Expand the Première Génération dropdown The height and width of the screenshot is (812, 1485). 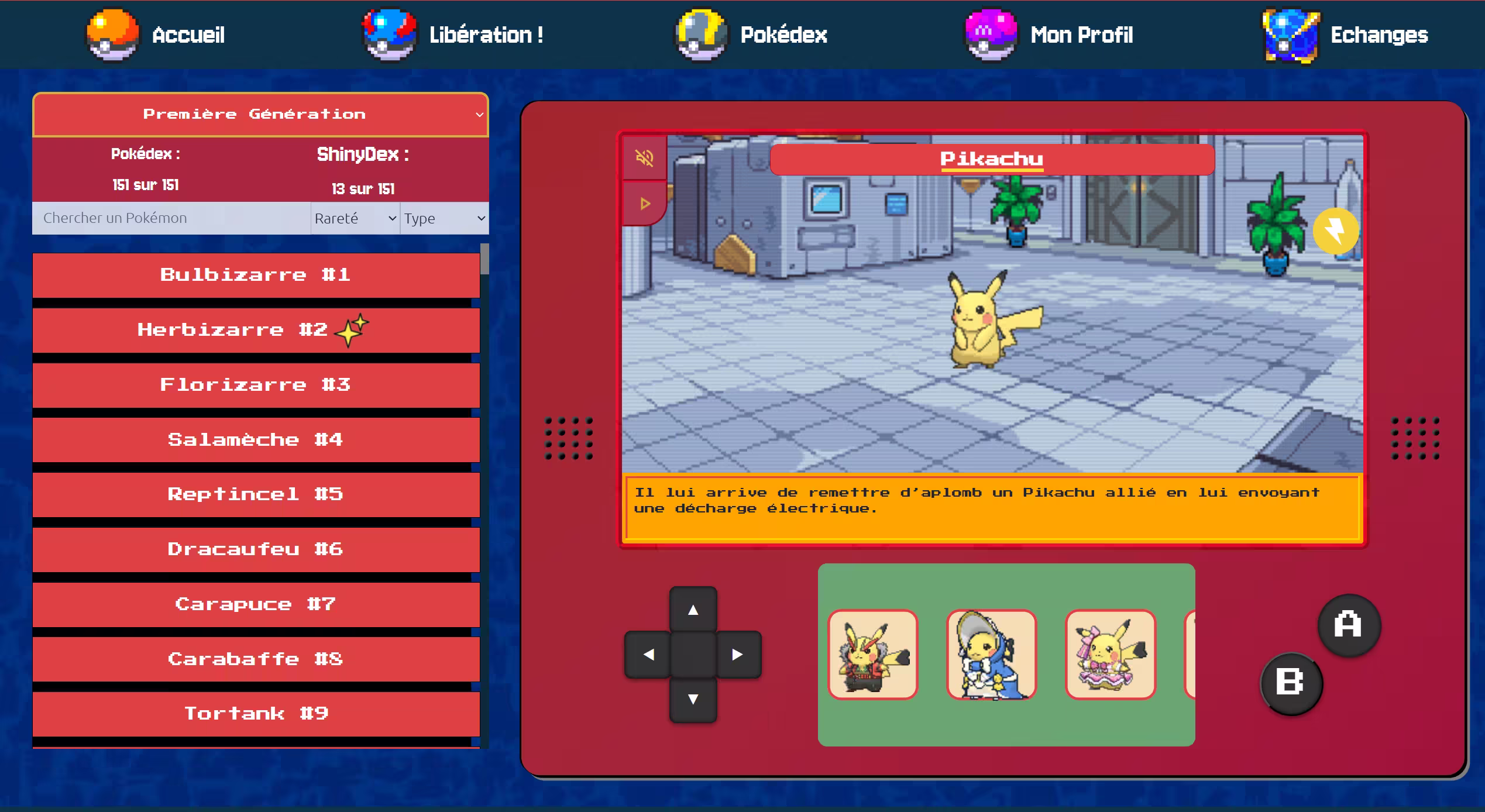pyautogui.click(x=260, y=115)
